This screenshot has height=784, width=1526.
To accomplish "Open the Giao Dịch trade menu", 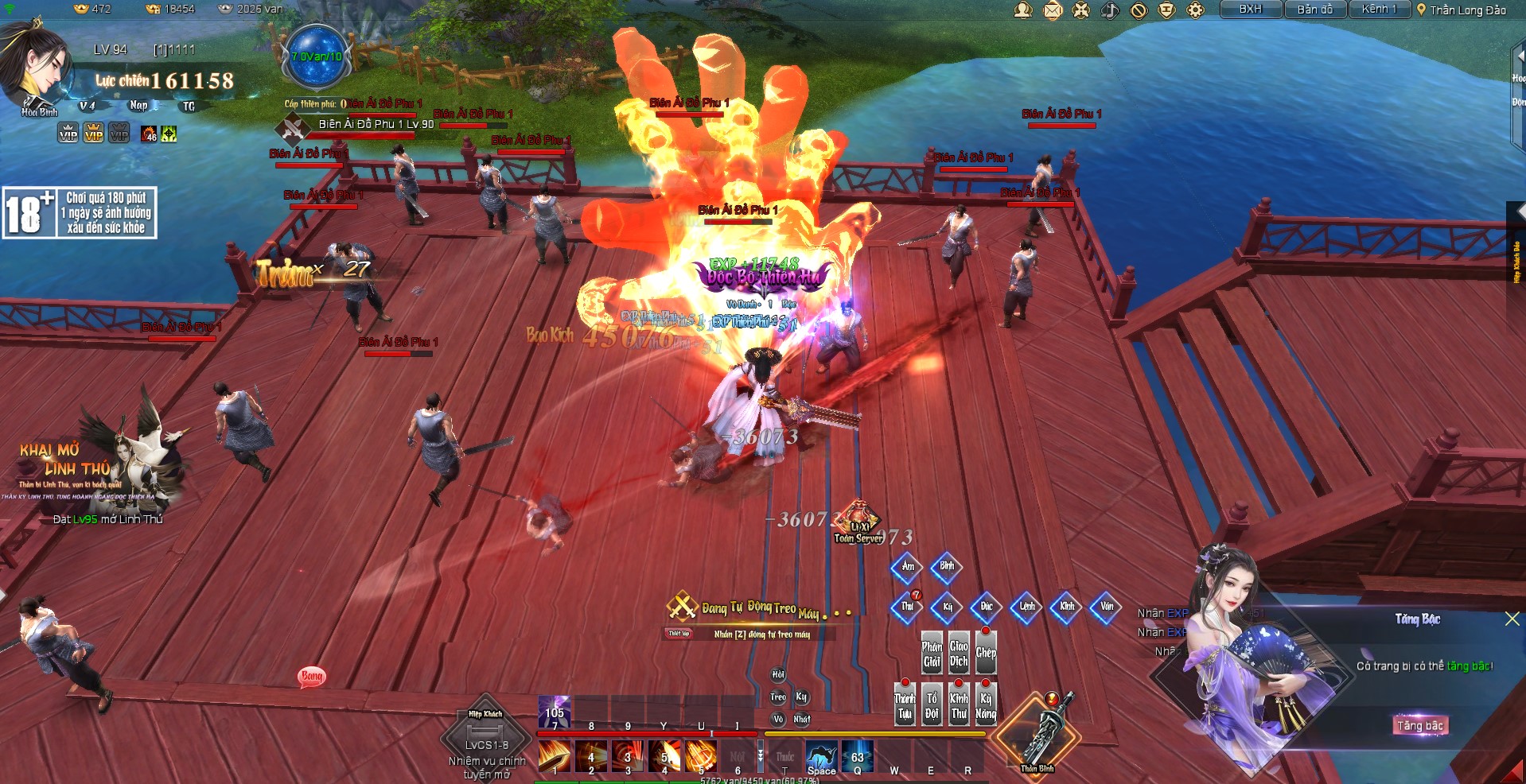I will (x=959, y=652).
